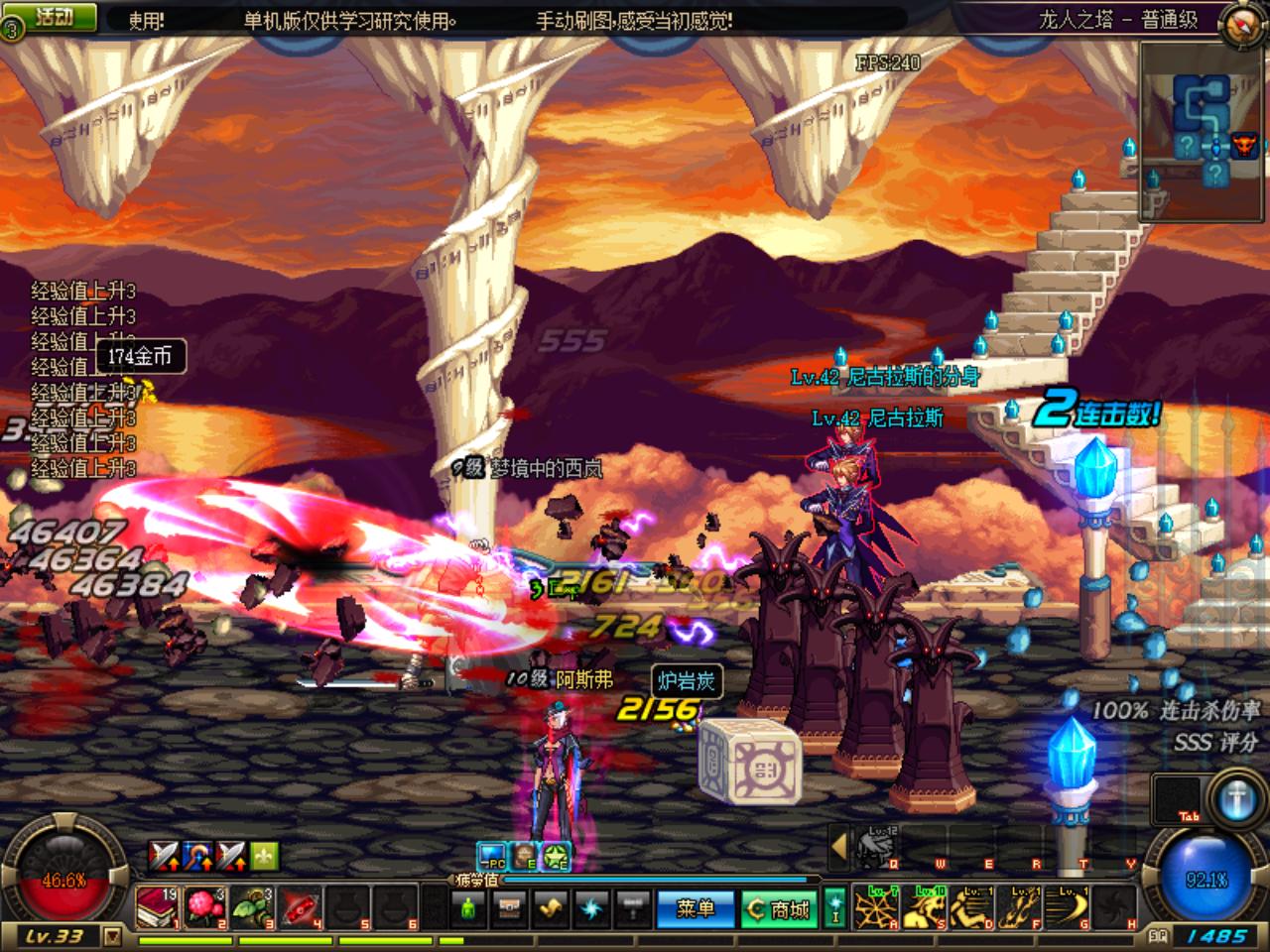Use the flame skill bound to F
This screenshot has width=1270, height=952.
[1019, 906]
